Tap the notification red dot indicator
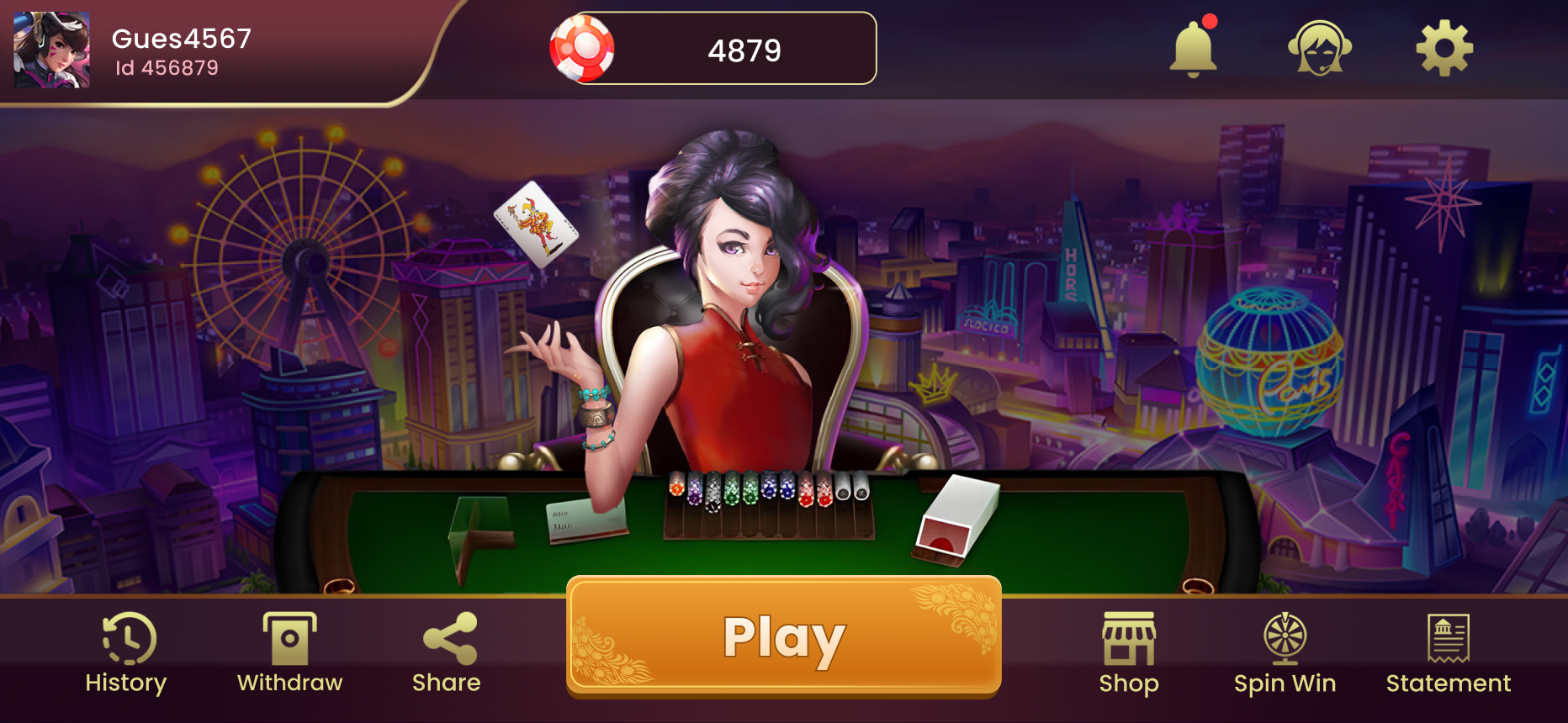This screenshot has height=723, width=1568. 1211,24
